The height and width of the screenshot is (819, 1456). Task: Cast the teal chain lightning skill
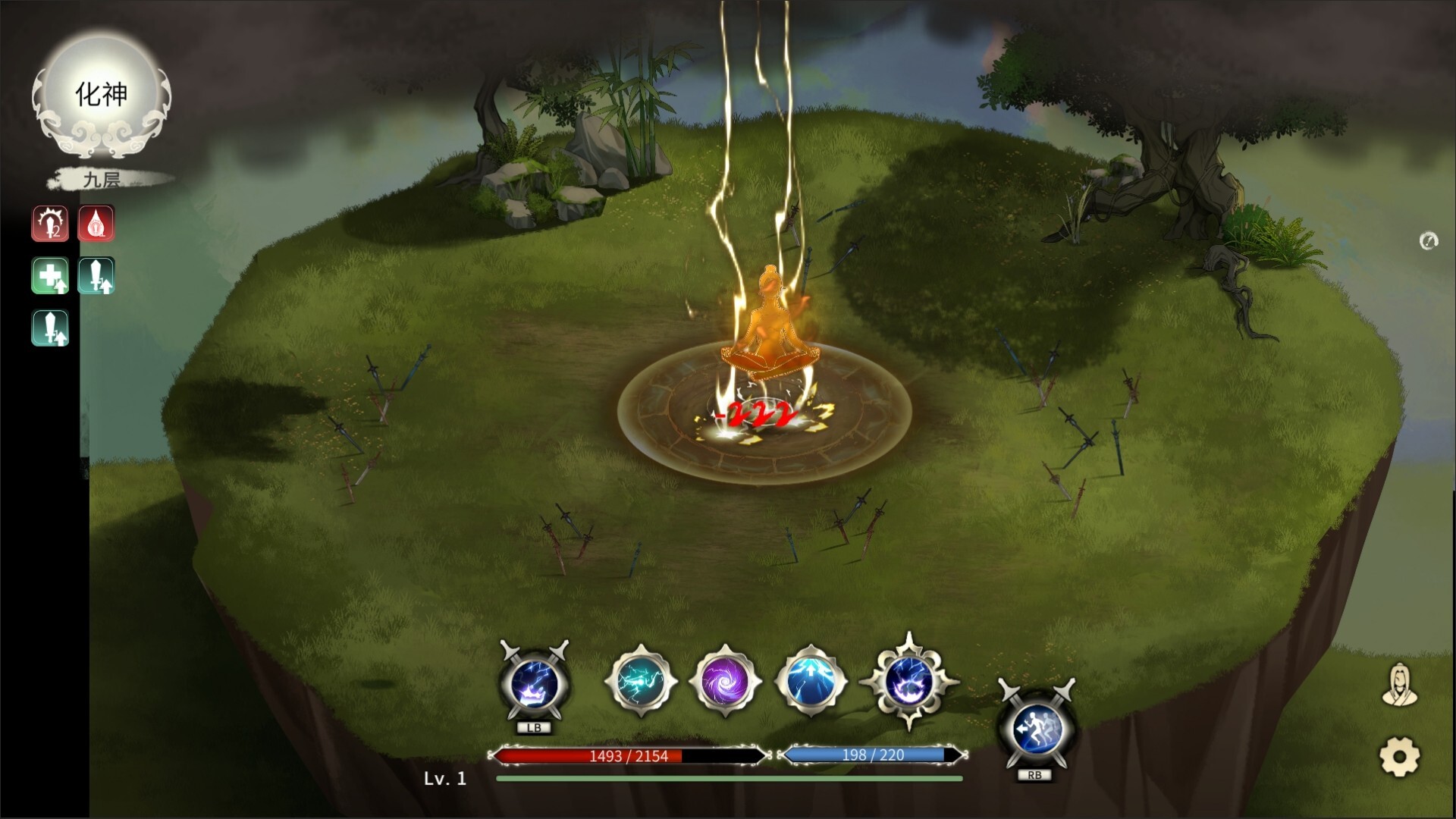(x=641, y=681)
